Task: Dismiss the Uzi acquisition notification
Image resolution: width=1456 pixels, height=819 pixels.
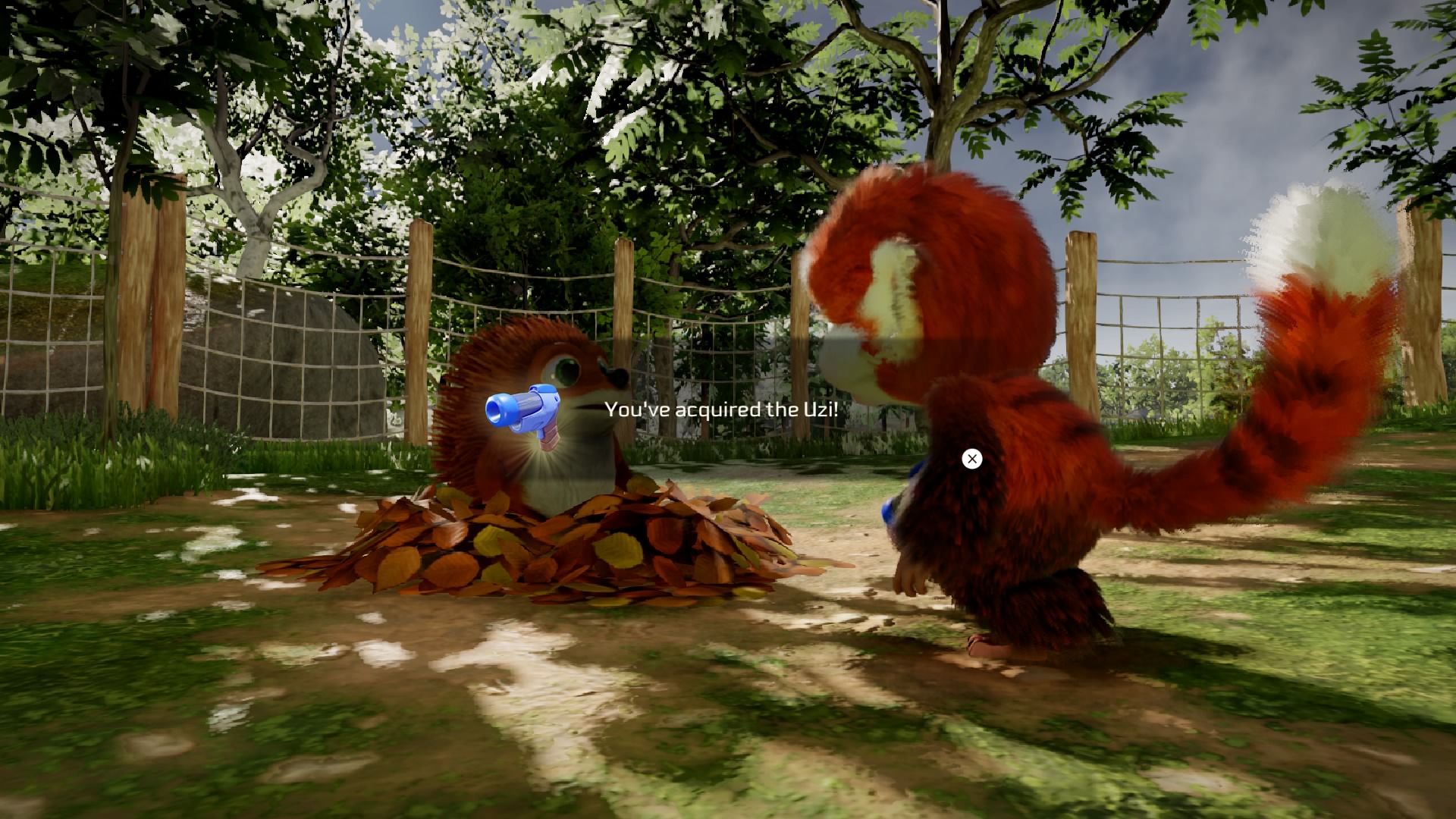Action: pyautogui.click(x=971, y=459)
